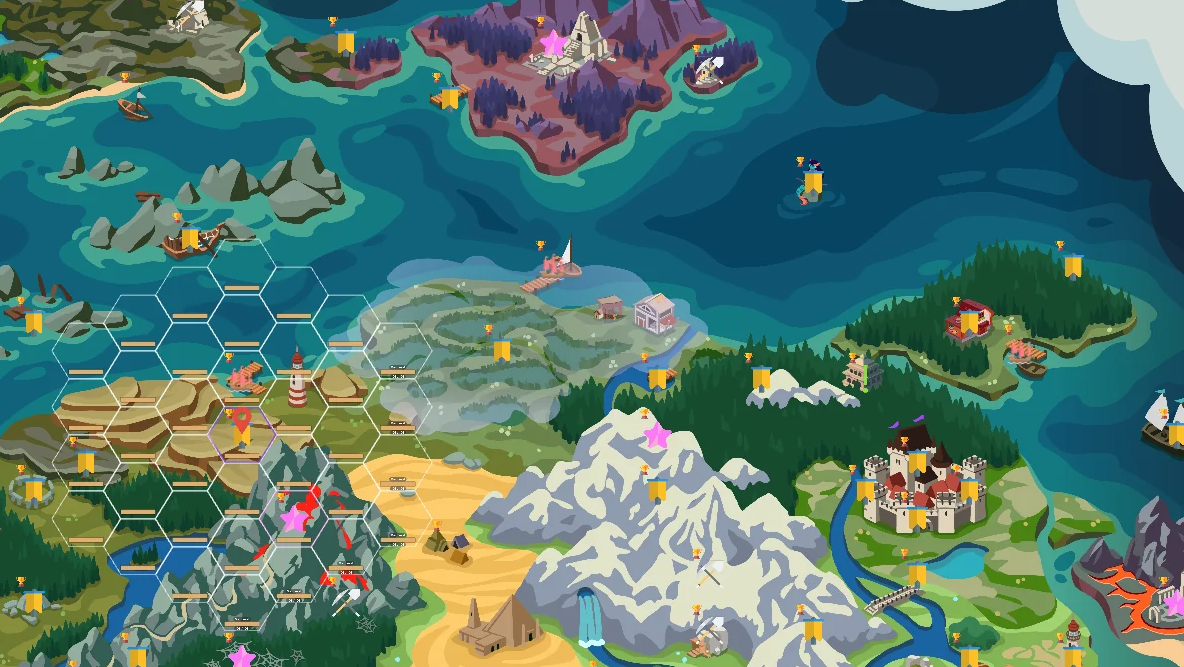This screenshot has width=1184, height=667.
Task: Select the banner above the stone bridge
Action: pos(917,574)
